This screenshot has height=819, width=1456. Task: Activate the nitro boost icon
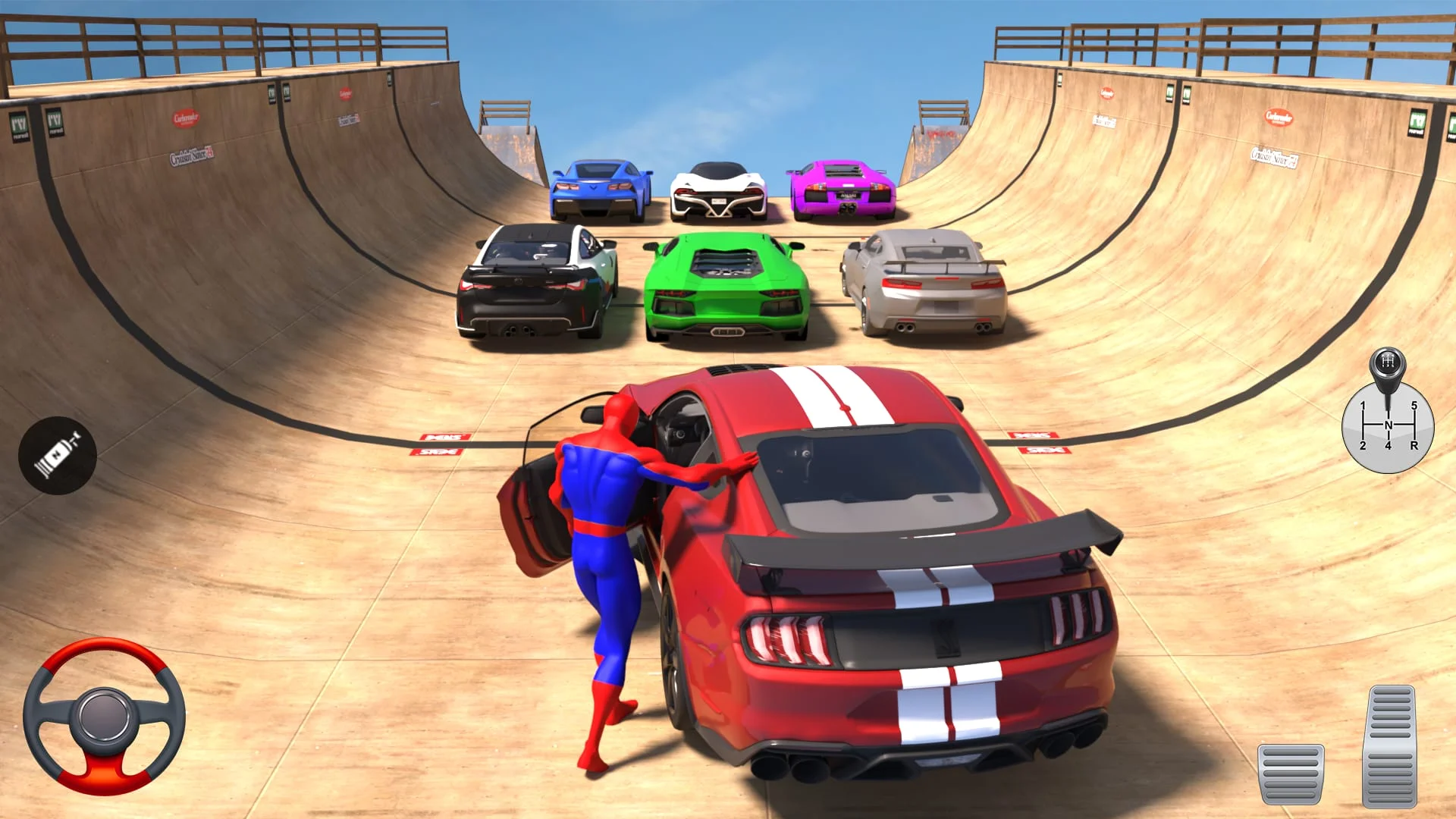coord(57,453)
